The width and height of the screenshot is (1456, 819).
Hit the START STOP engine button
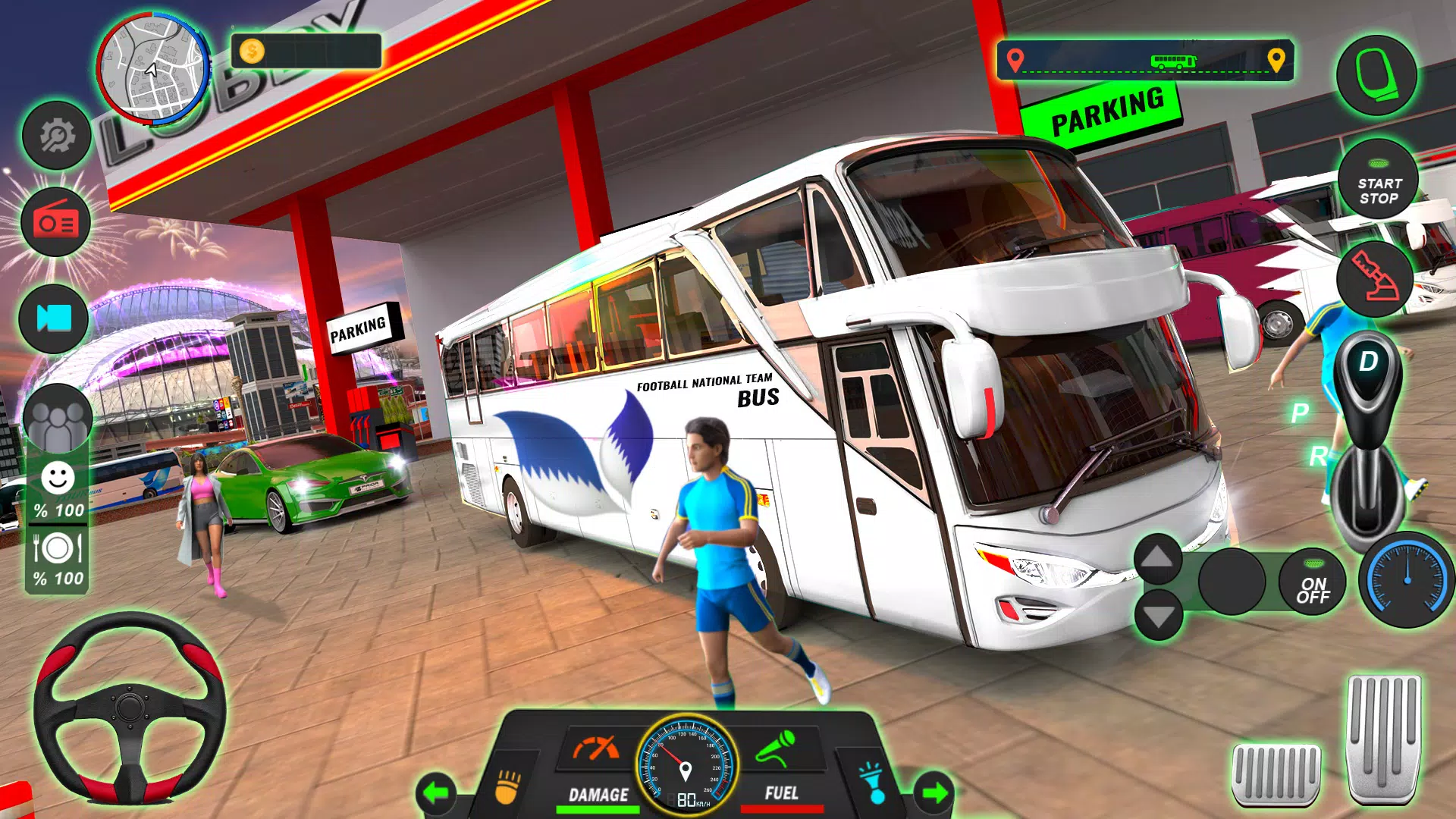click(1378, 180)
